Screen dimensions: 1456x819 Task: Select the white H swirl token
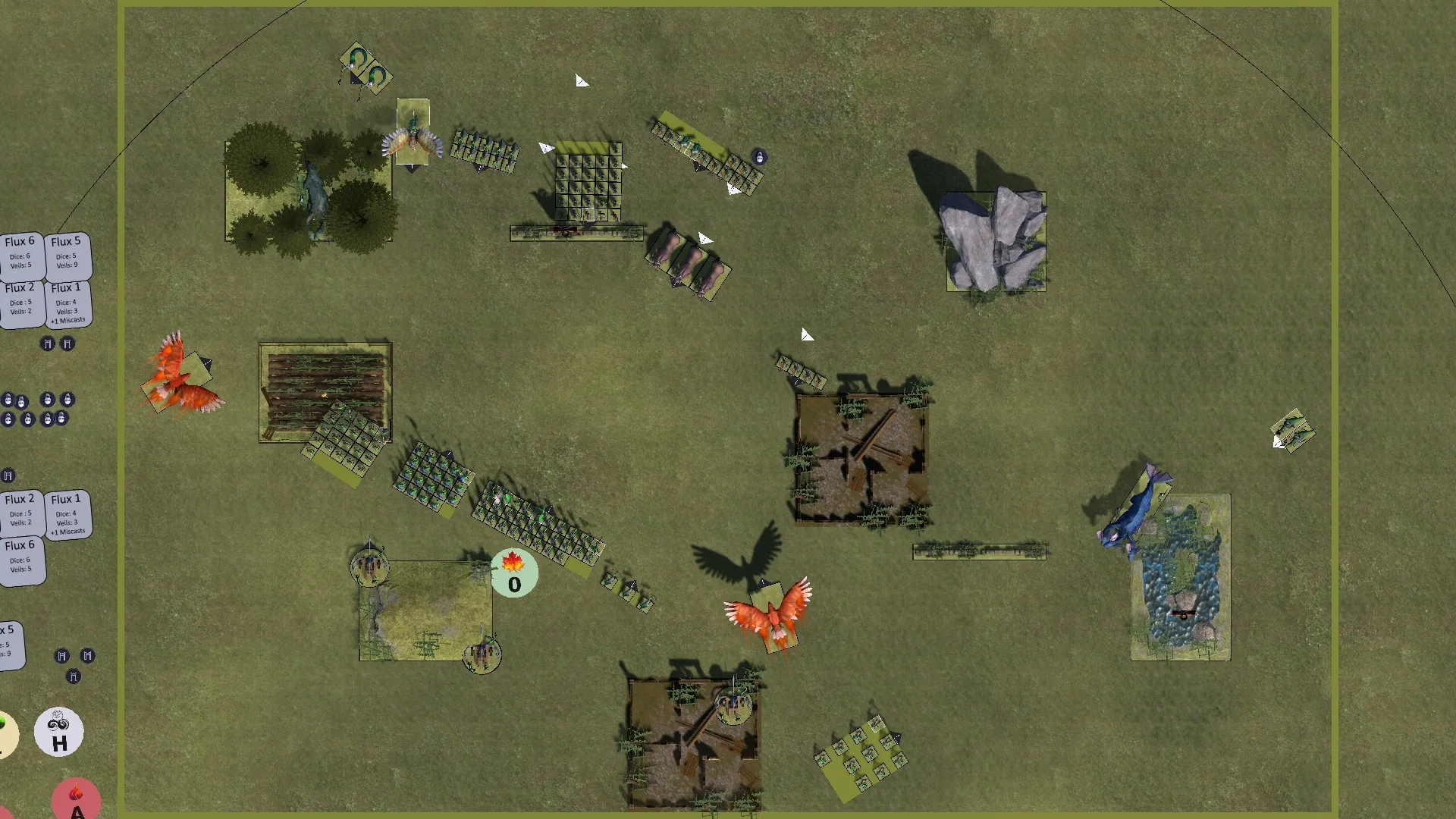coord(59,732)
